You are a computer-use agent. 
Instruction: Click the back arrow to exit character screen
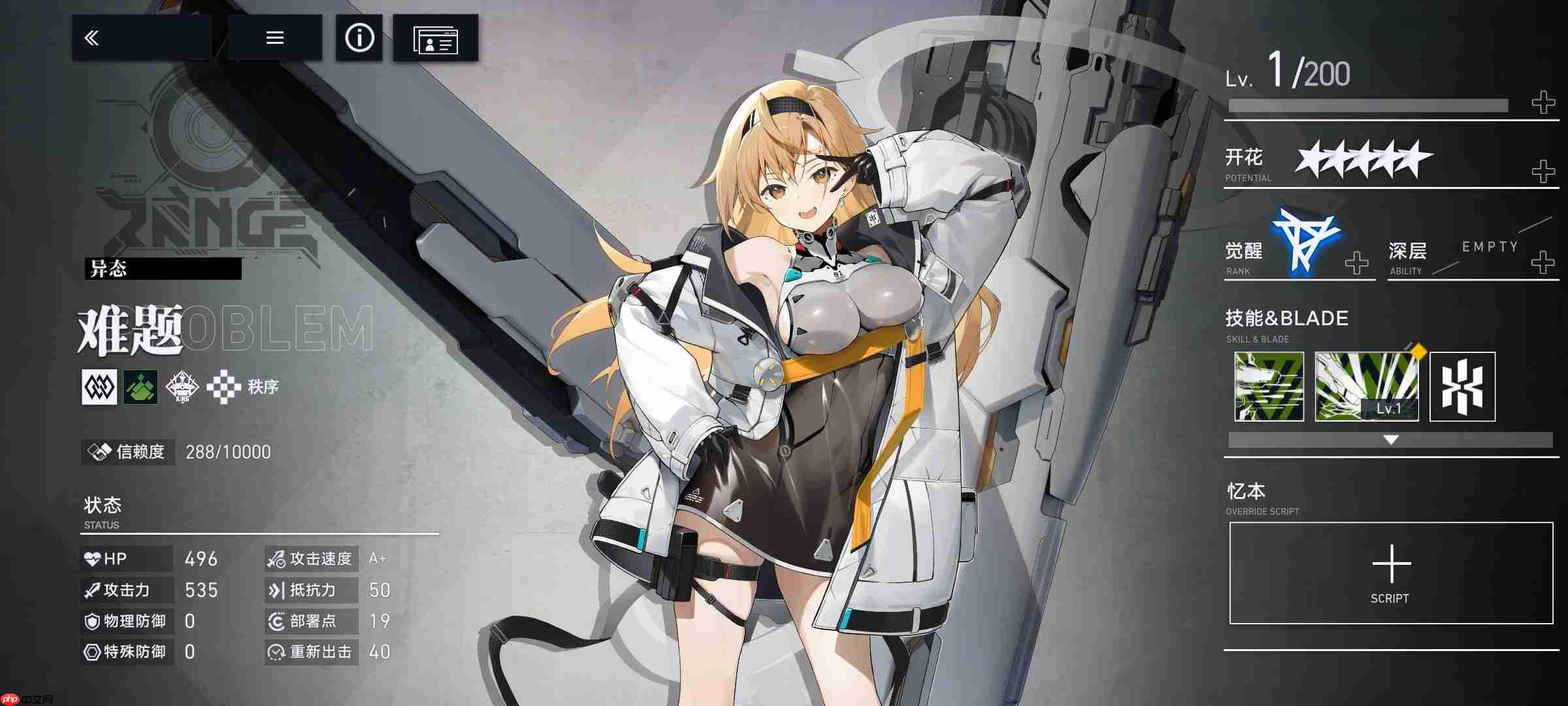[91, 37]
